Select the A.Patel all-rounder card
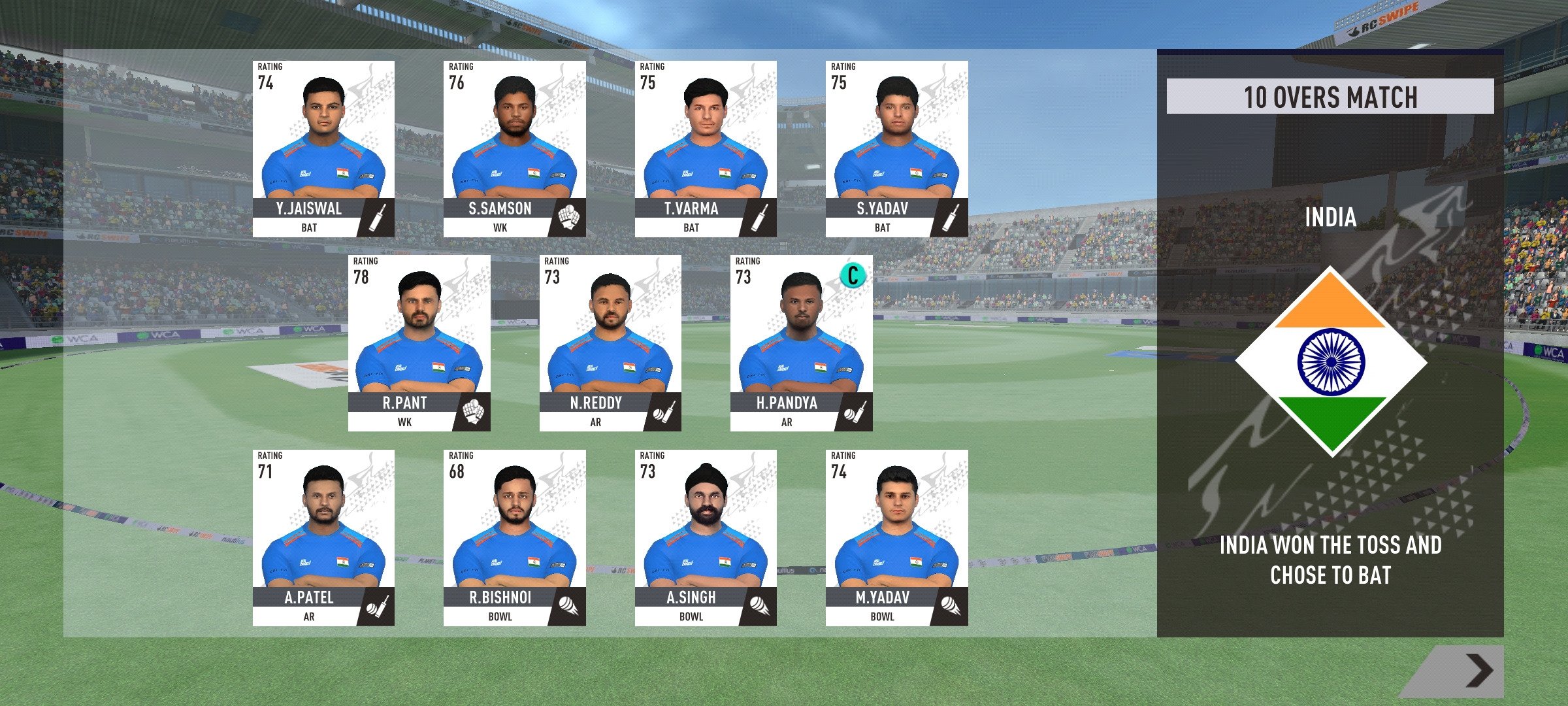Viewport: 1568px width, 706px height. pyautogui.click(x=323, y=537)
